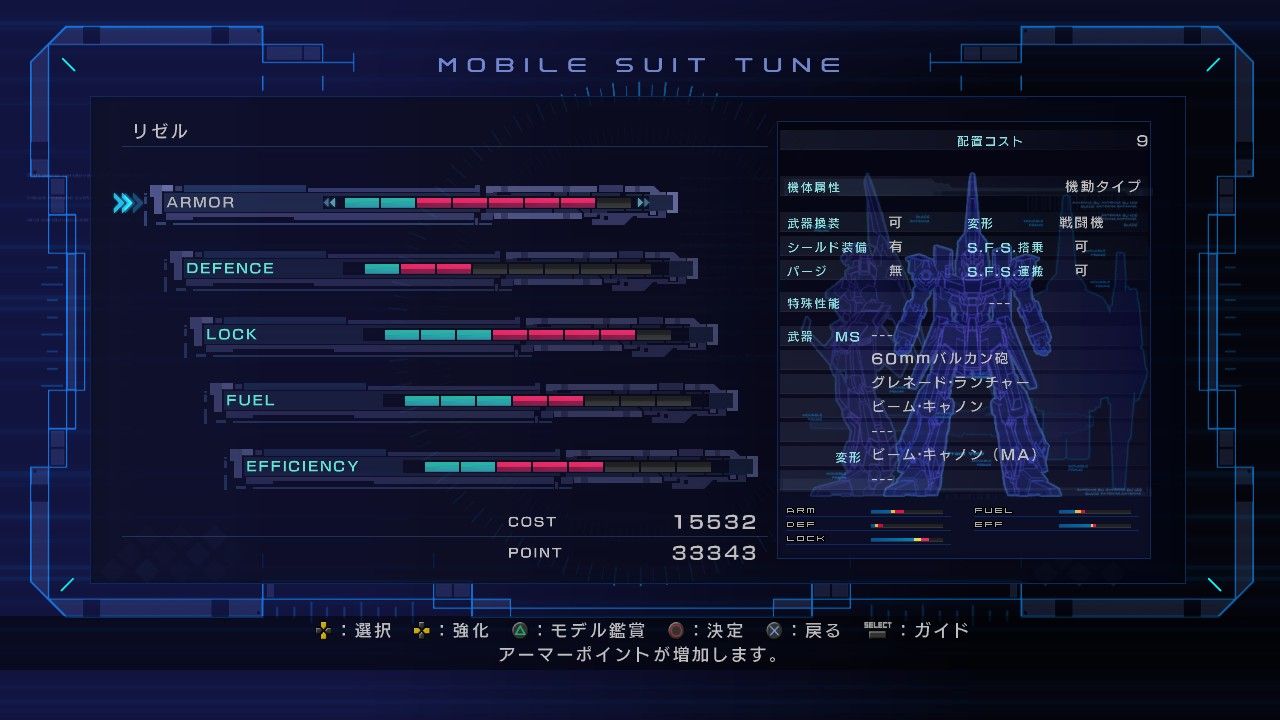1280x720 pixels.
Task: Click the D-pad Select (選択) icon
Action: click(x=323, y=630)
